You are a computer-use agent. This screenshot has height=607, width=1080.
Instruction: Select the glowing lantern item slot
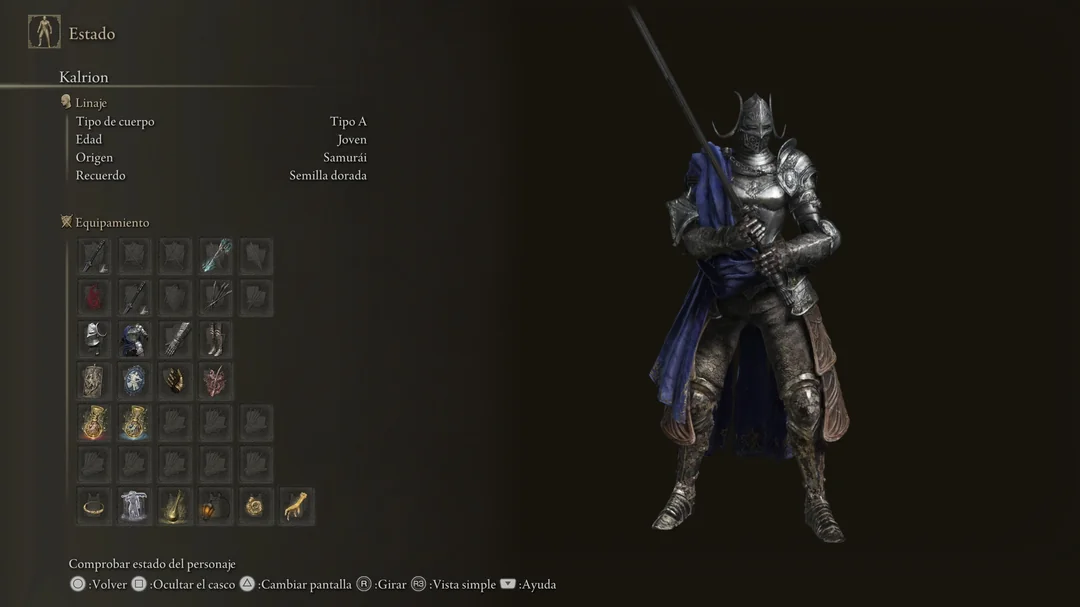pos(215,507)
